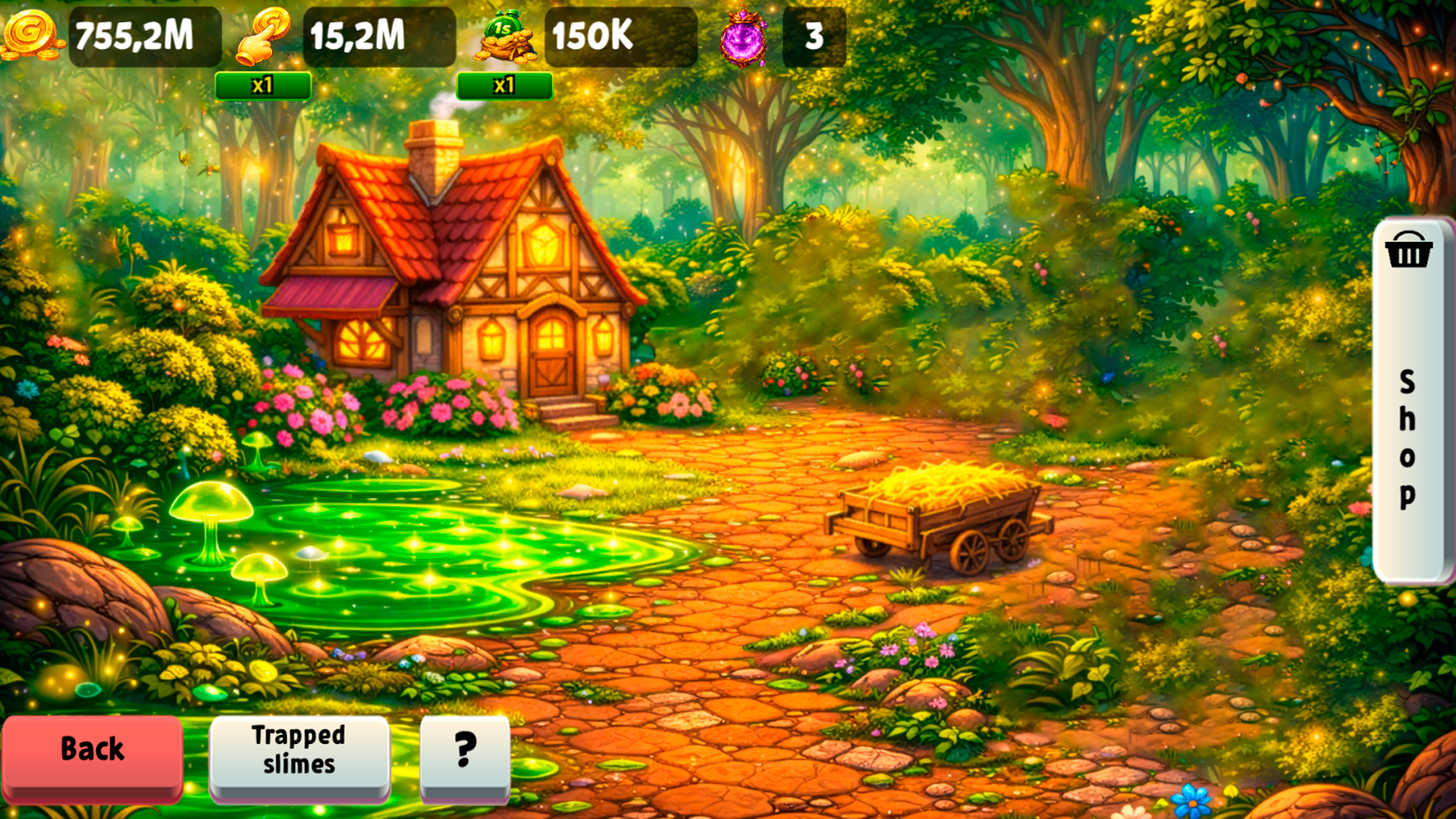Image resolution: width=1456 pixels, height=819 pixels.
Task: Expand the 150K income display
Action: click(620, 36)
